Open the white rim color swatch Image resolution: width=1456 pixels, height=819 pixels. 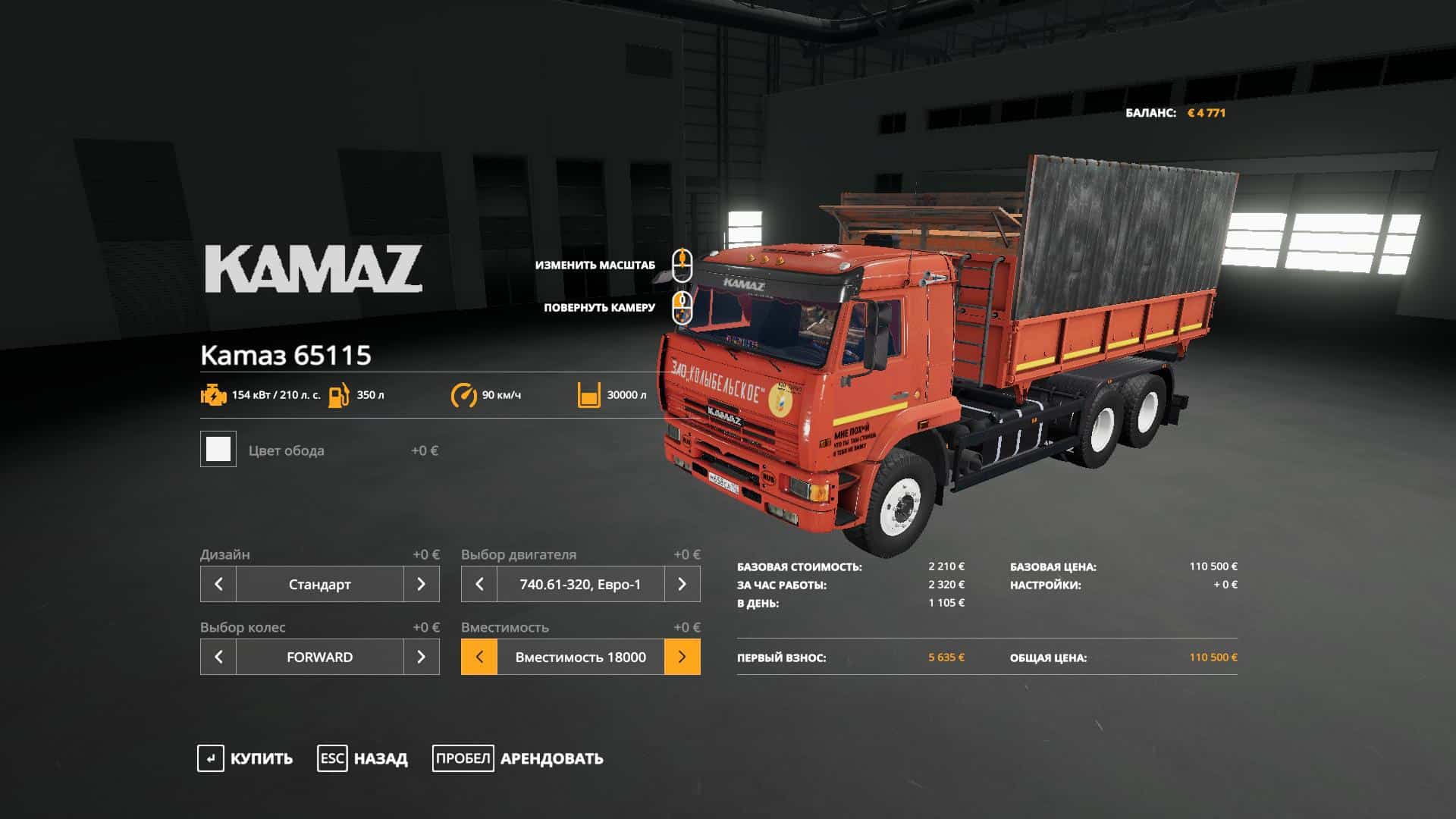coord(218,449)
